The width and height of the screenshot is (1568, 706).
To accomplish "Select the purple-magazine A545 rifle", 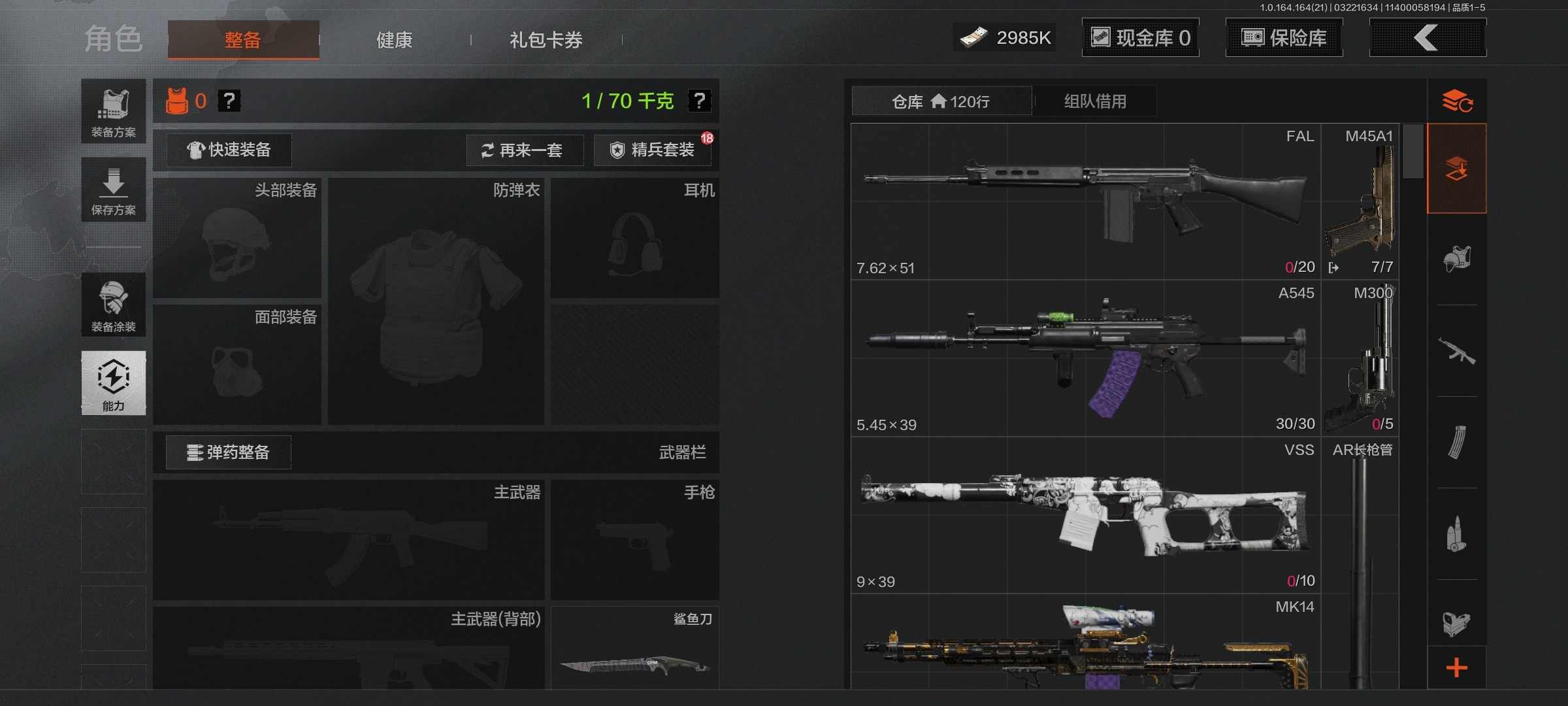I will click(x=1085, y=358).
